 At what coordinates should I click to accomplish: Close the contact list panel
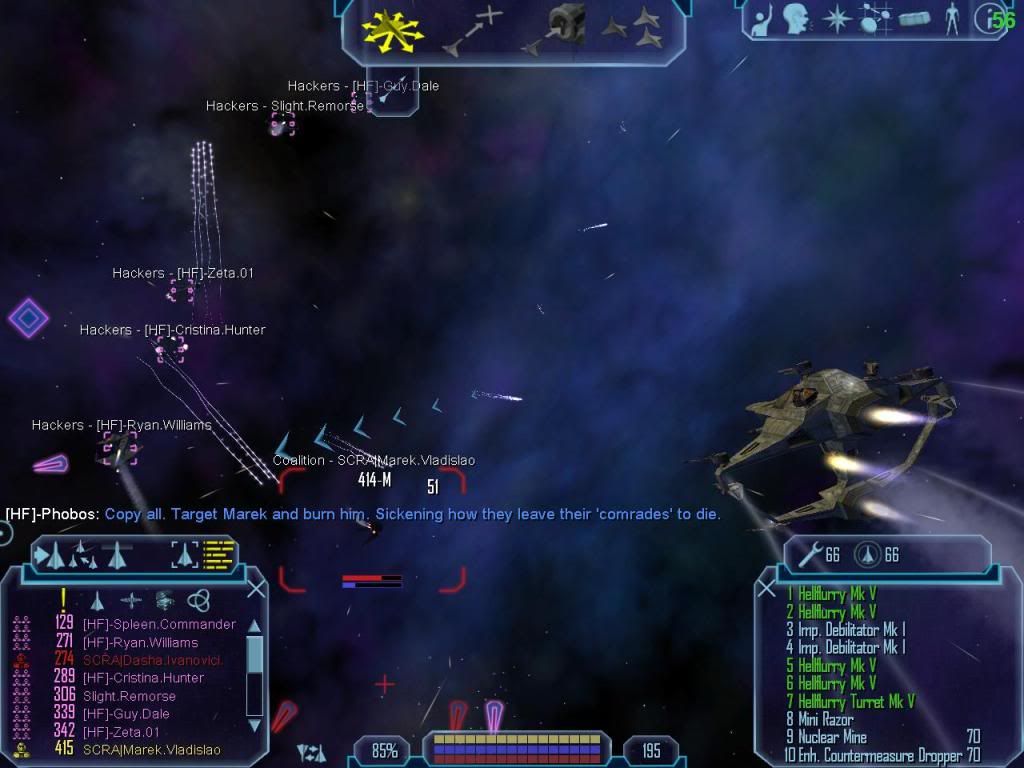coord(256,589)
